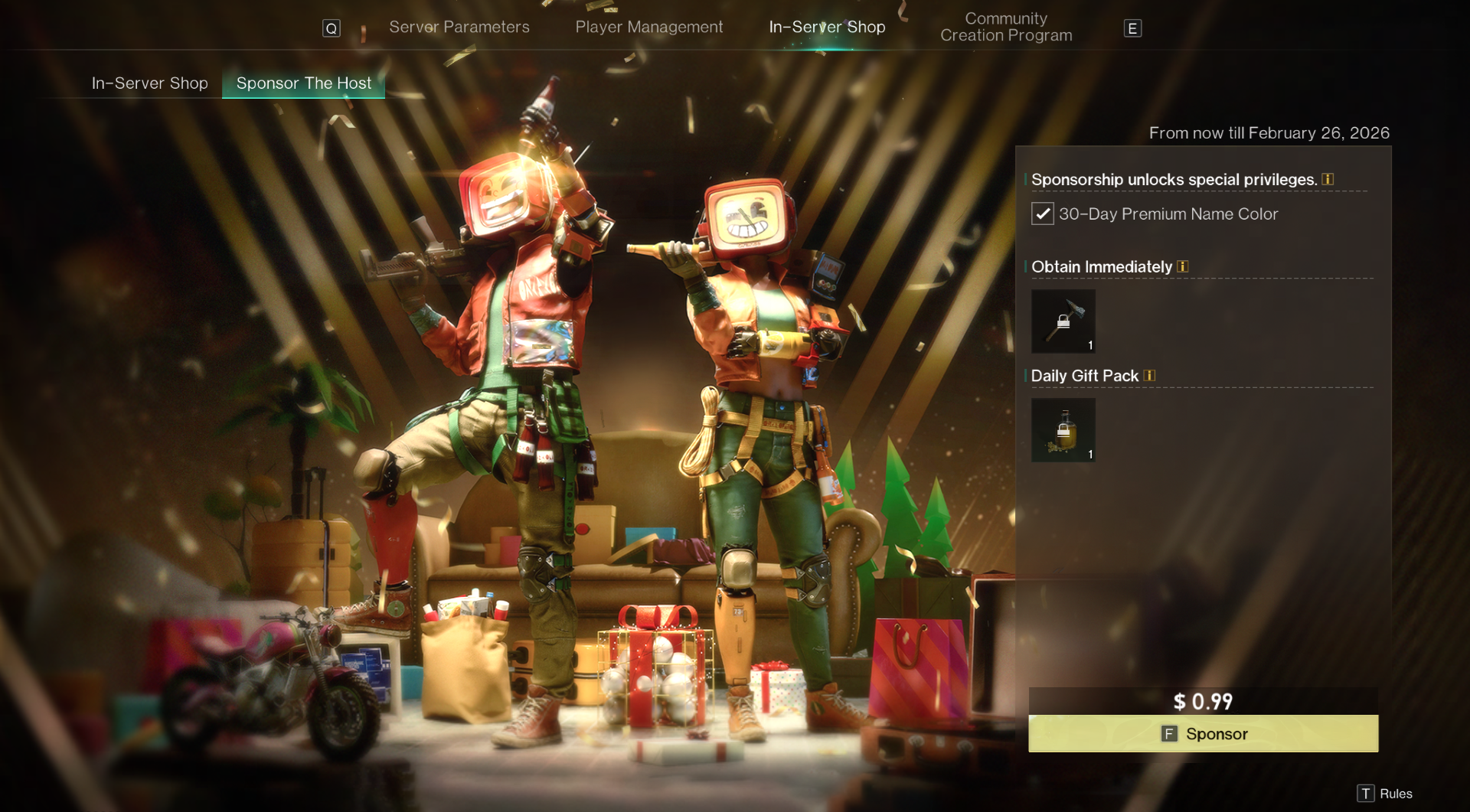The height and width of the screenshot is (812, 1470).
Task: Open the Rules page
Action: [1385, 794]
